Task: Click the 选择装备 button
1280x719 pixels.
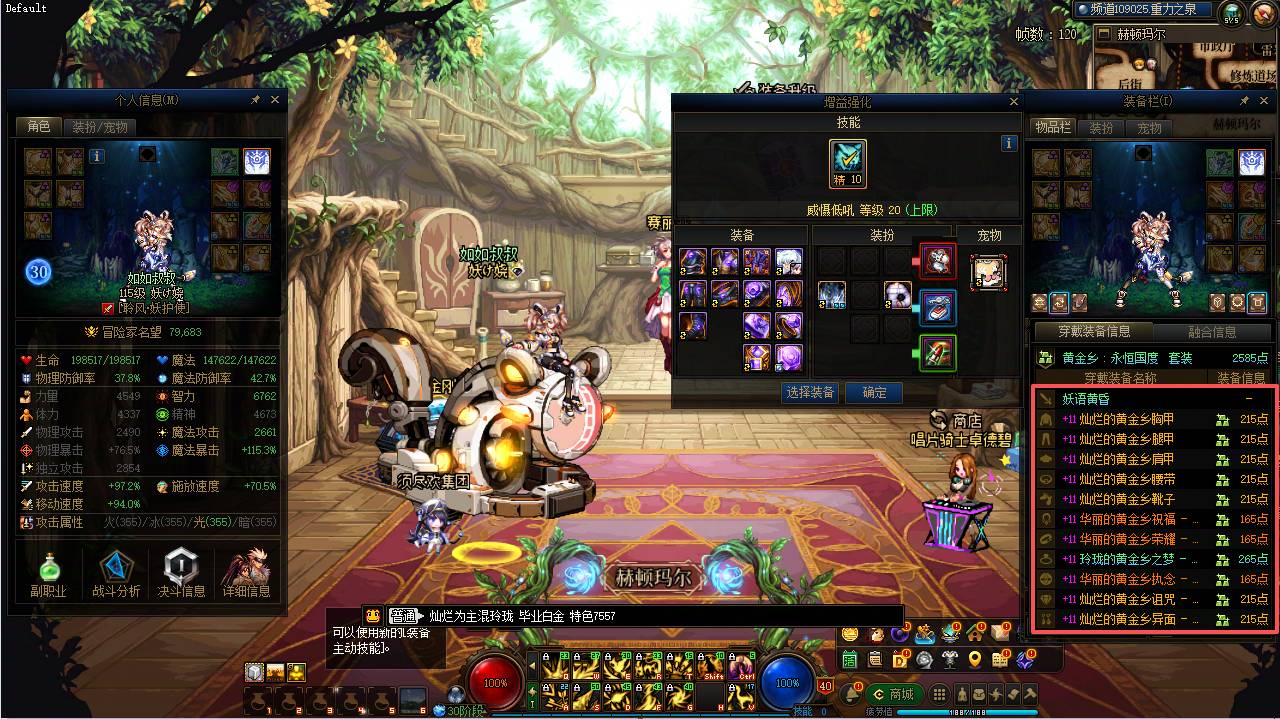Action: click(x=810, y=393)
